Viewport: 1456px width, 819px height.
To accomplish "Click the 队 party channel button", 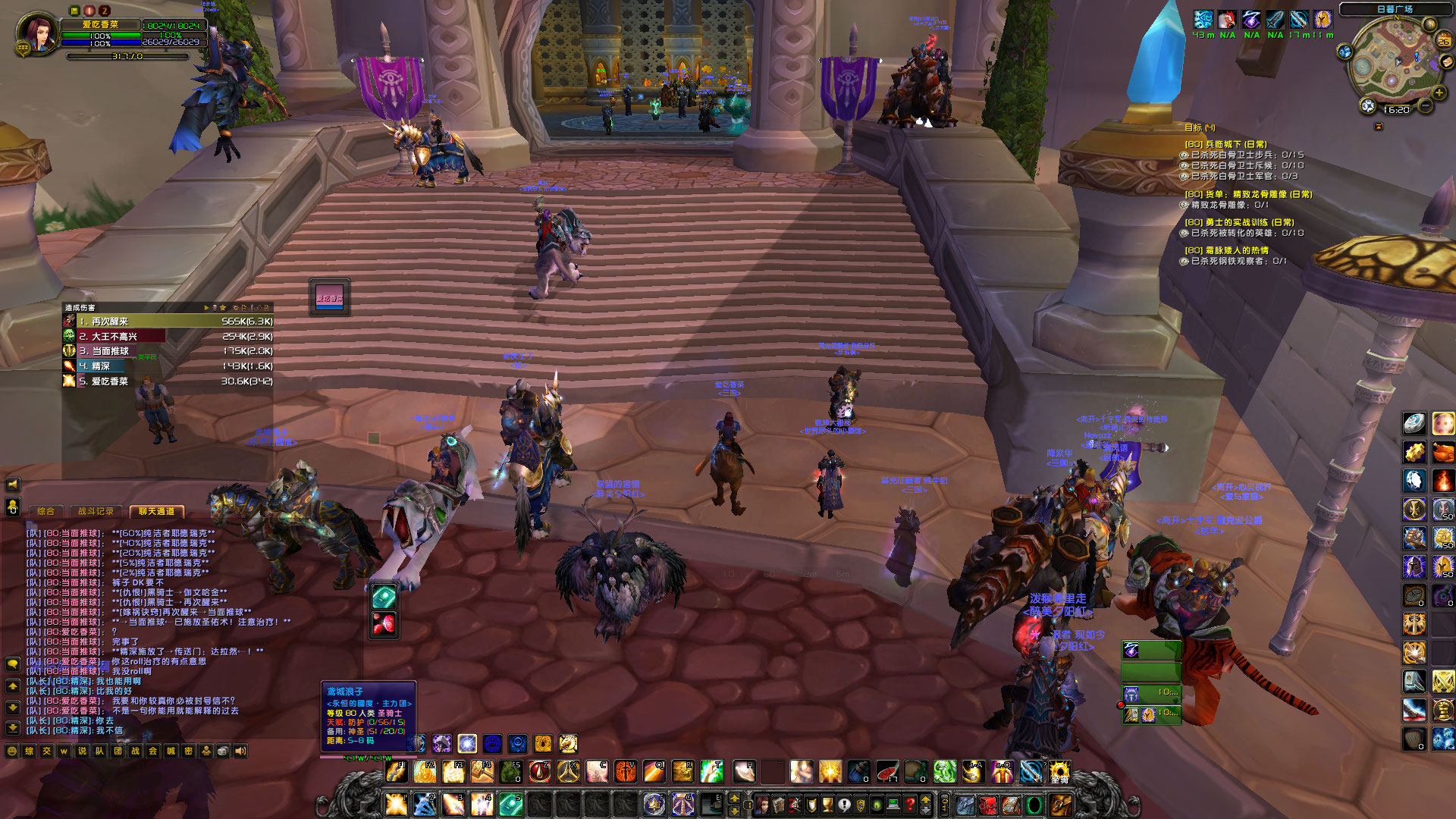I will point(100,750).
